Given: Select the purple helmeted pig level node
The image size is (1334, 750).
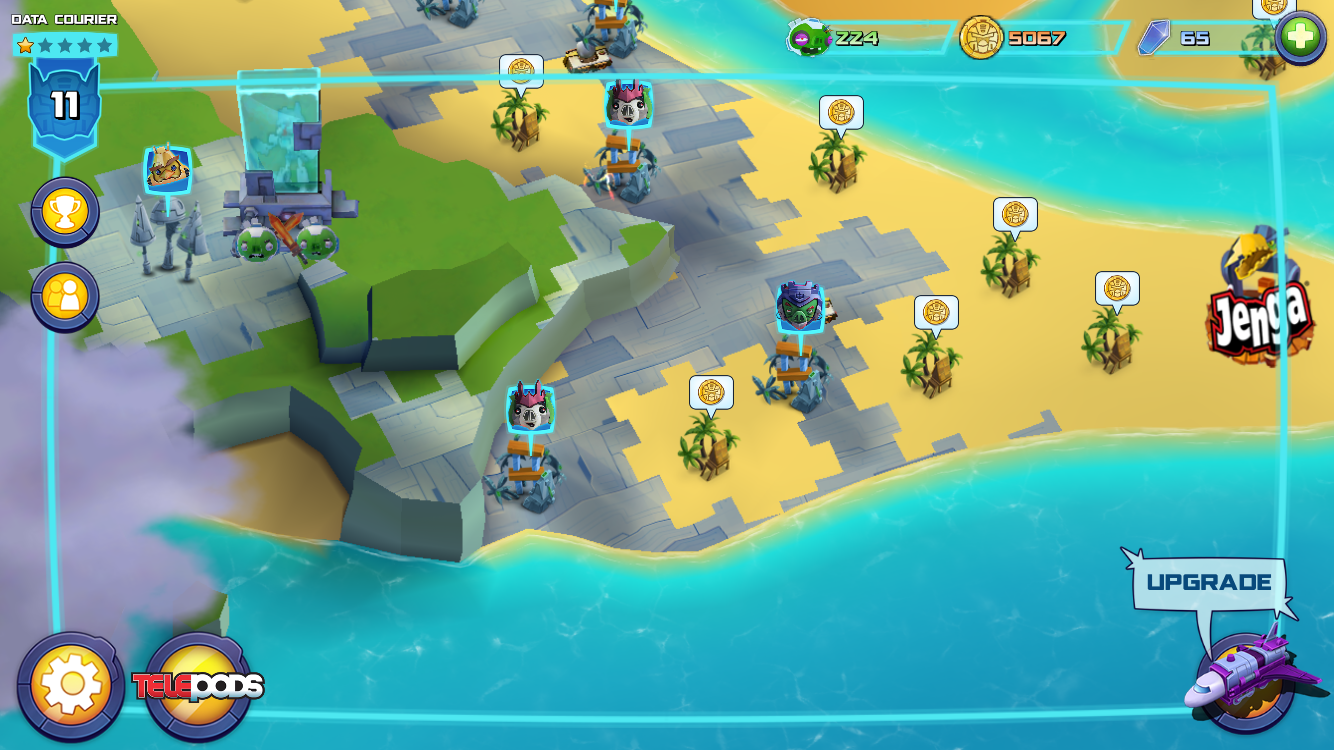Looking at the screenshot, I should (x=800, y=309).
